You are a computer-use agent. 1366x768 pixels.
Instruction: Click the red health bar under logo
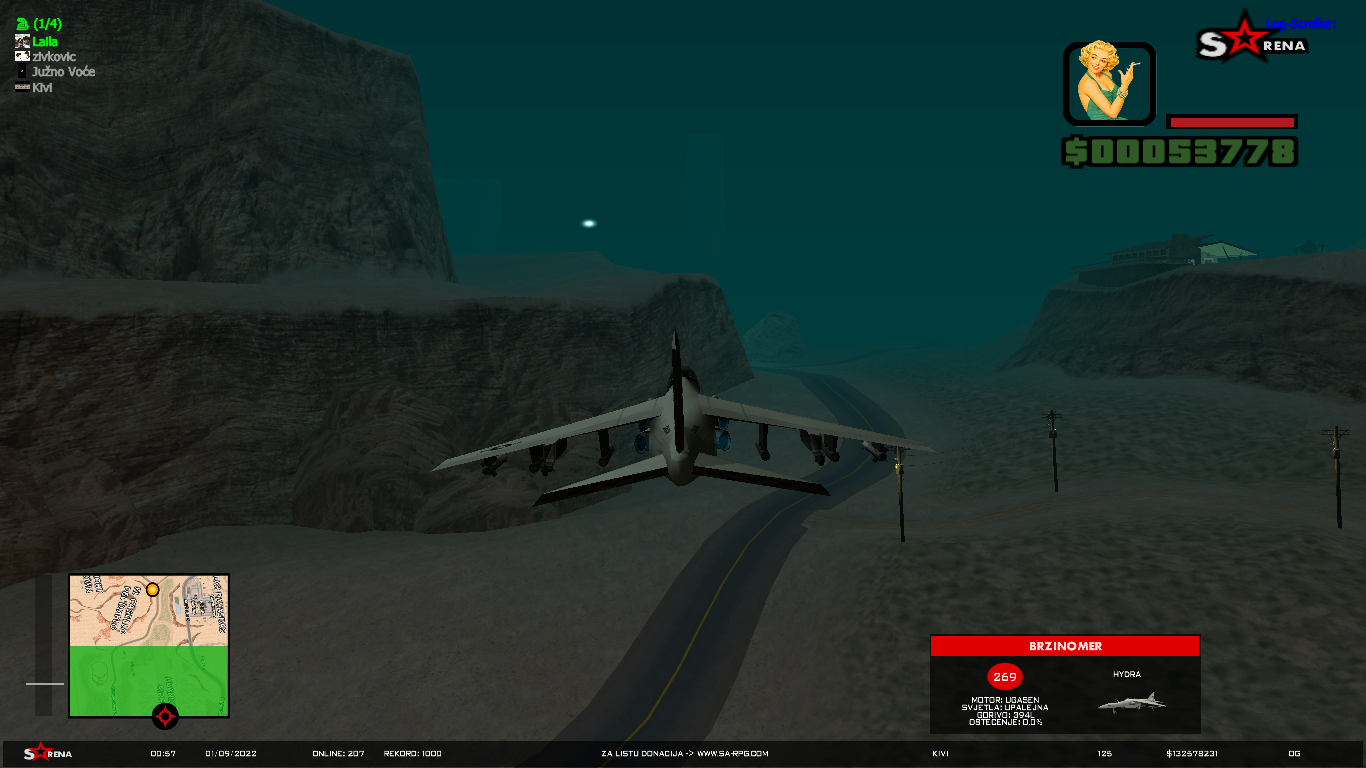coord(1230,120)
